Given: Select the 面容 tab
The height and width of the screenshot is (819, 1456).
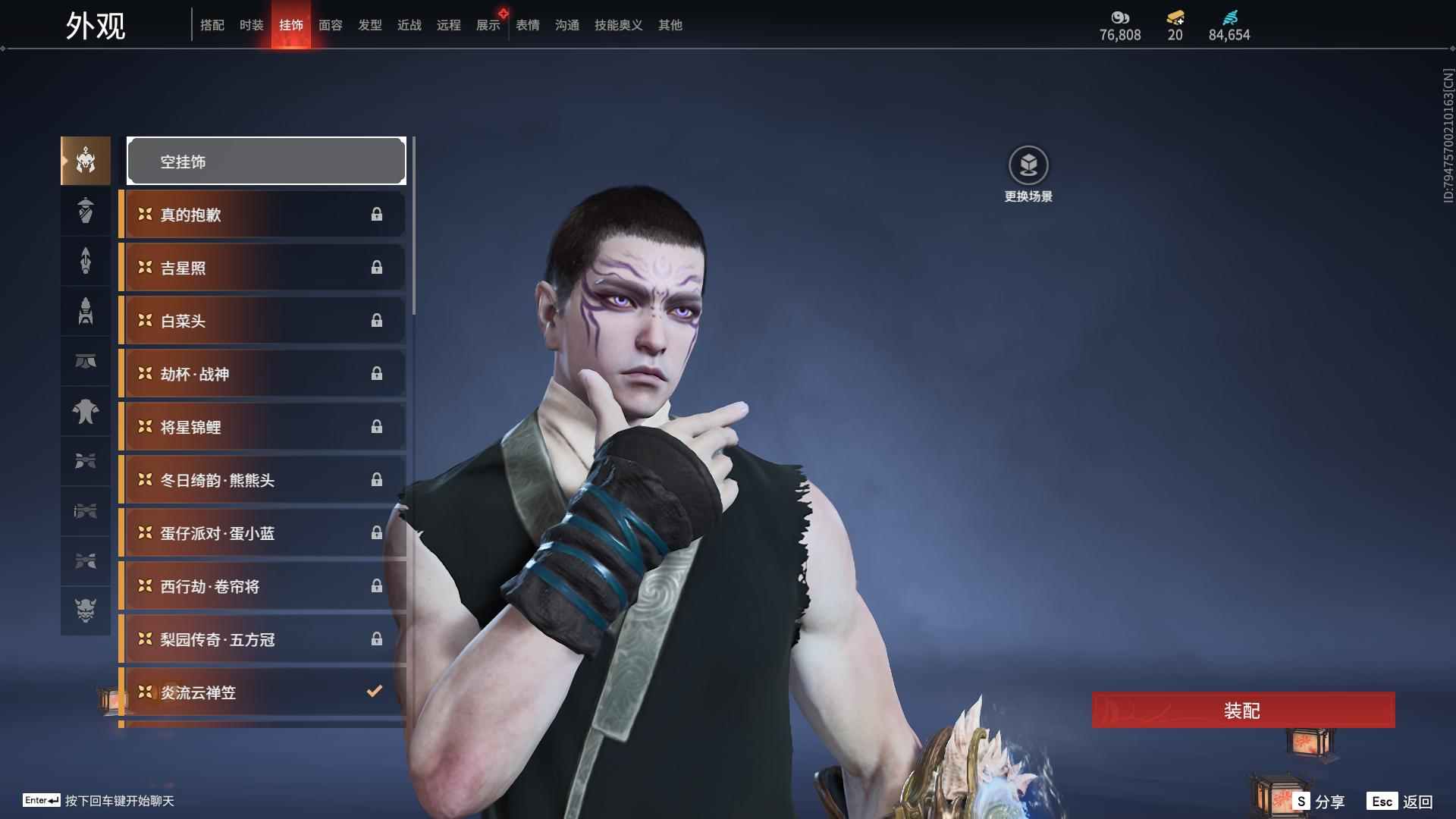Looking at the screenshot, I should click(331, 25).
